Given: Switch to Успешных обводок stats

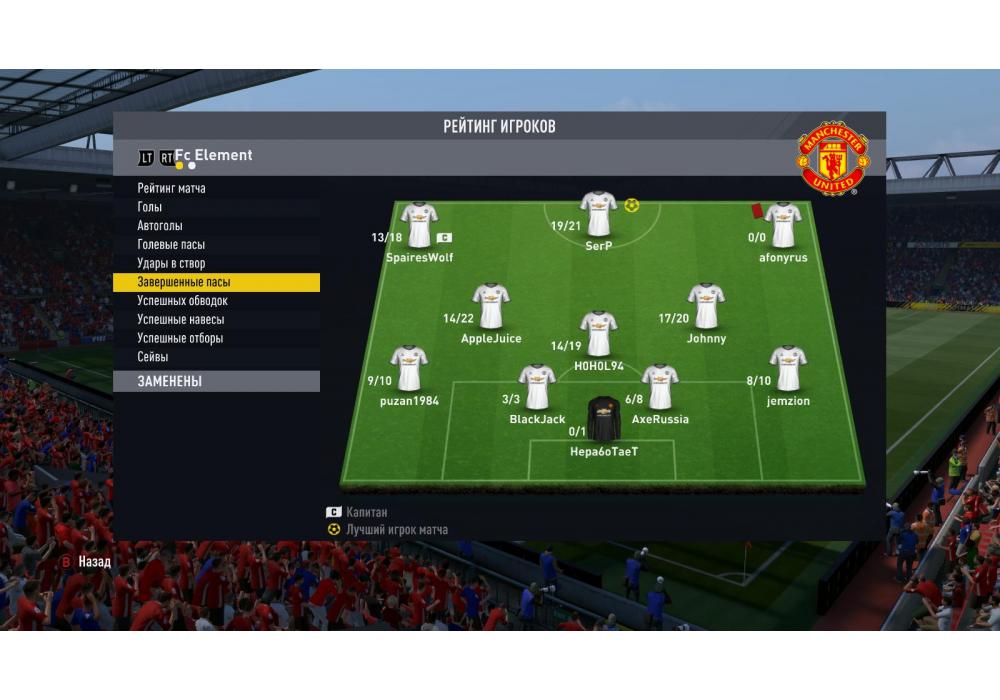Looking at the screenshot, I should tap(182, 301).
